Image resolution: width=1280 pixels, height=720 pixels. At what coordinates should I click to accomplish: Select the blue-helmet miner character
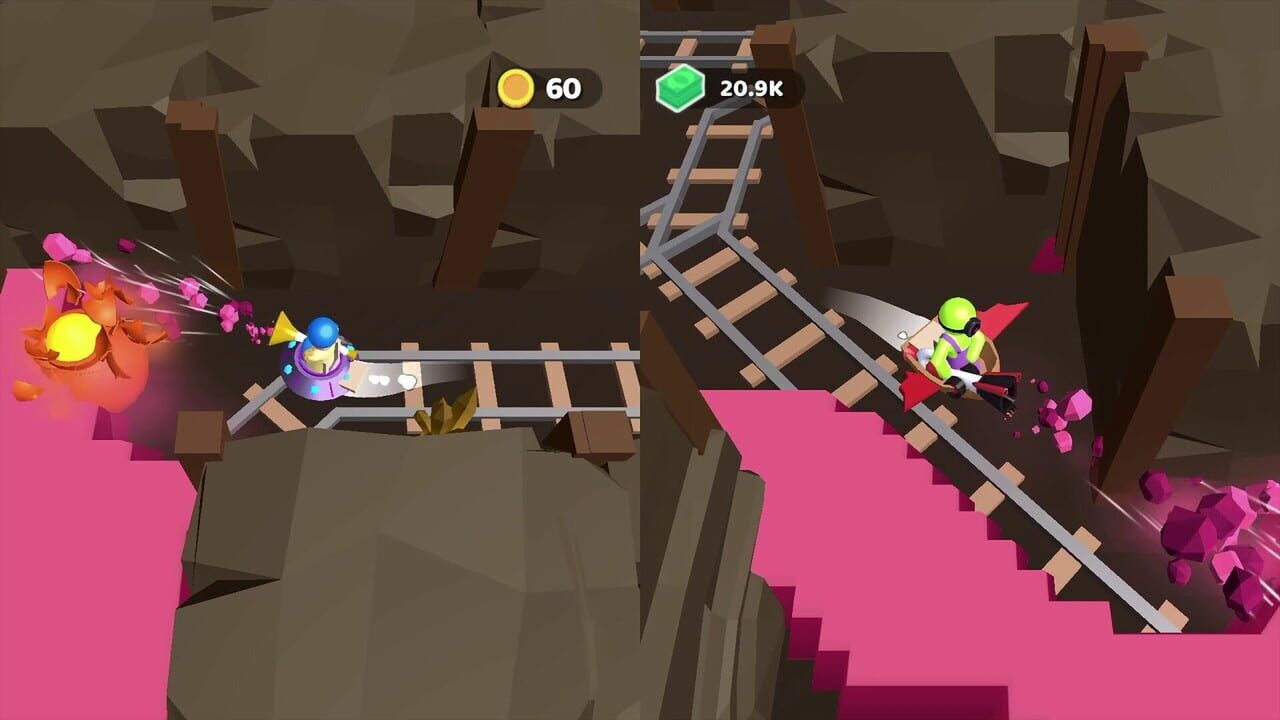point(320,330)
